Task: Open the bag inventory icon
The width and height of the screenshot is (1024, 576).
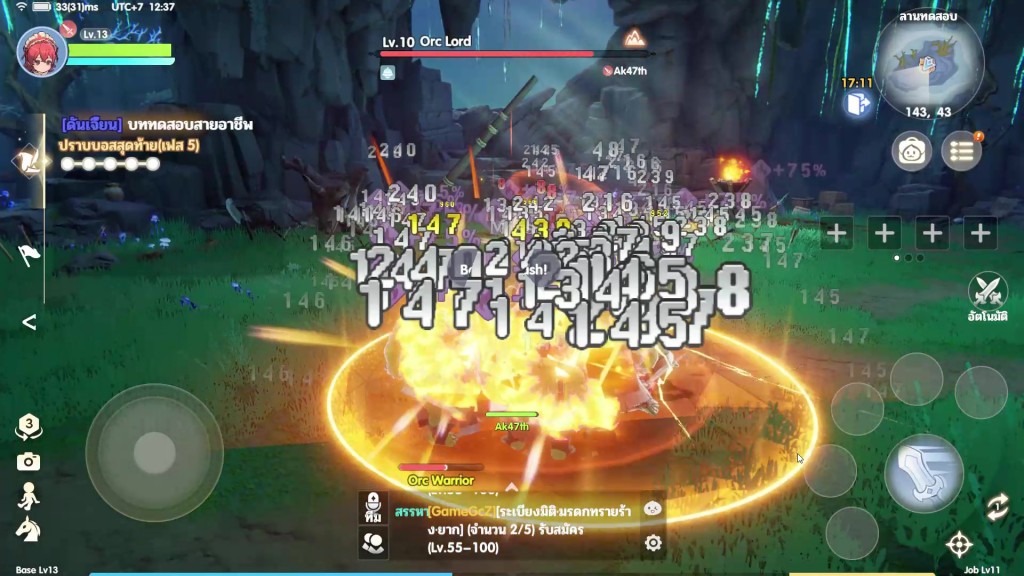Action: coord(912,151)
